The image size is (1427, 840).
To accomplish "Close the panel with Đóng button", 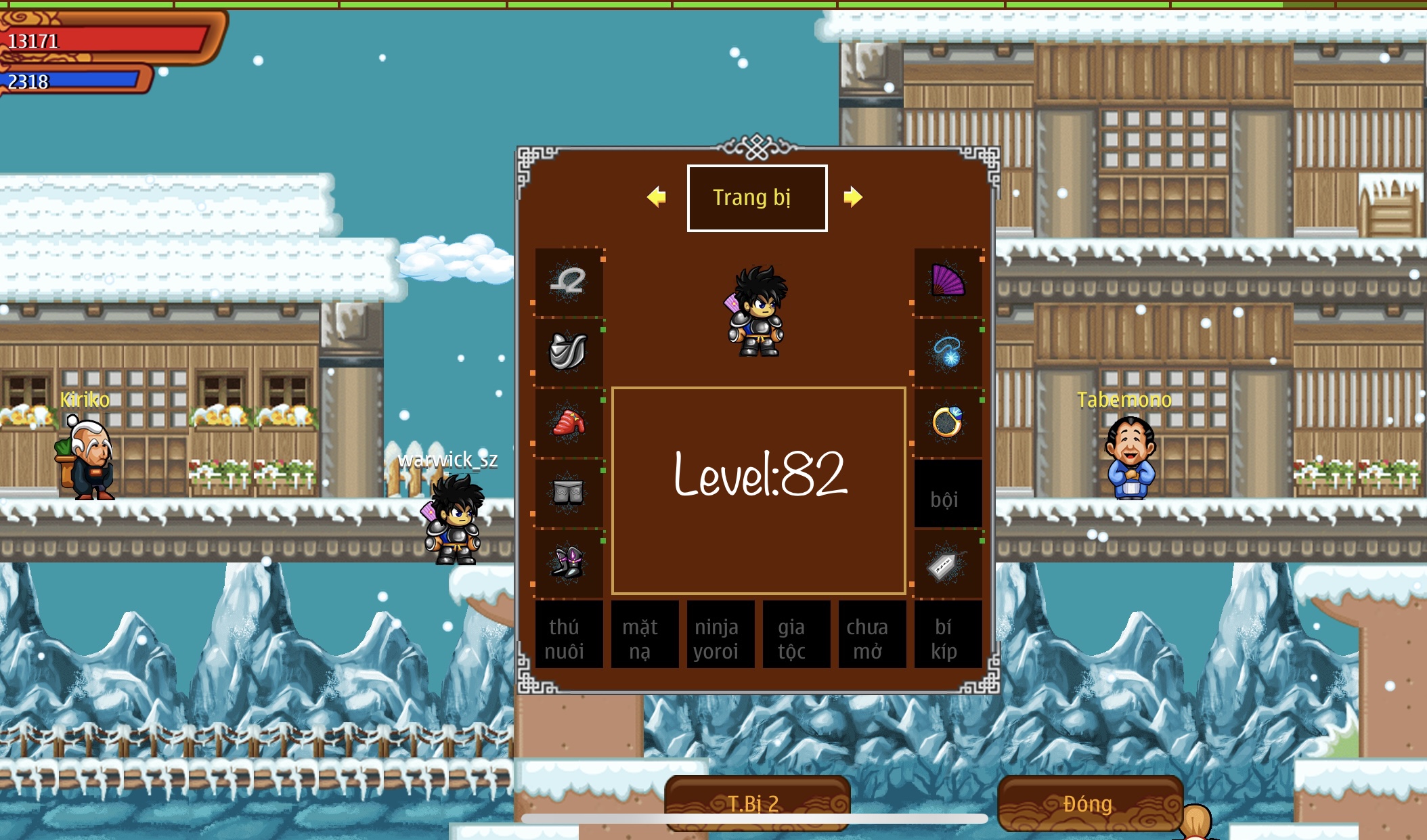I will 1089,803.
